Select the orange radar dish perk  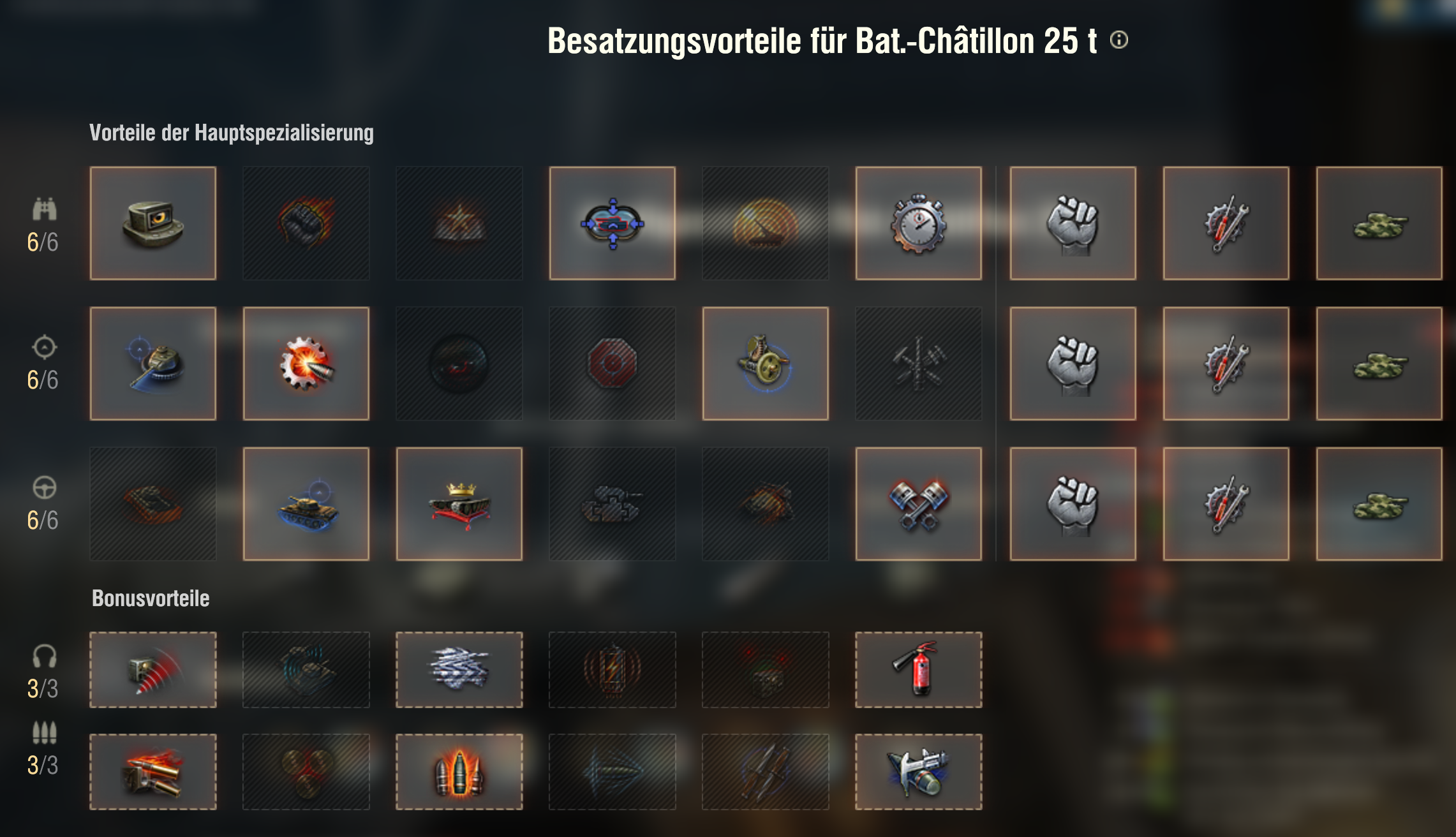tap(766, 223)
